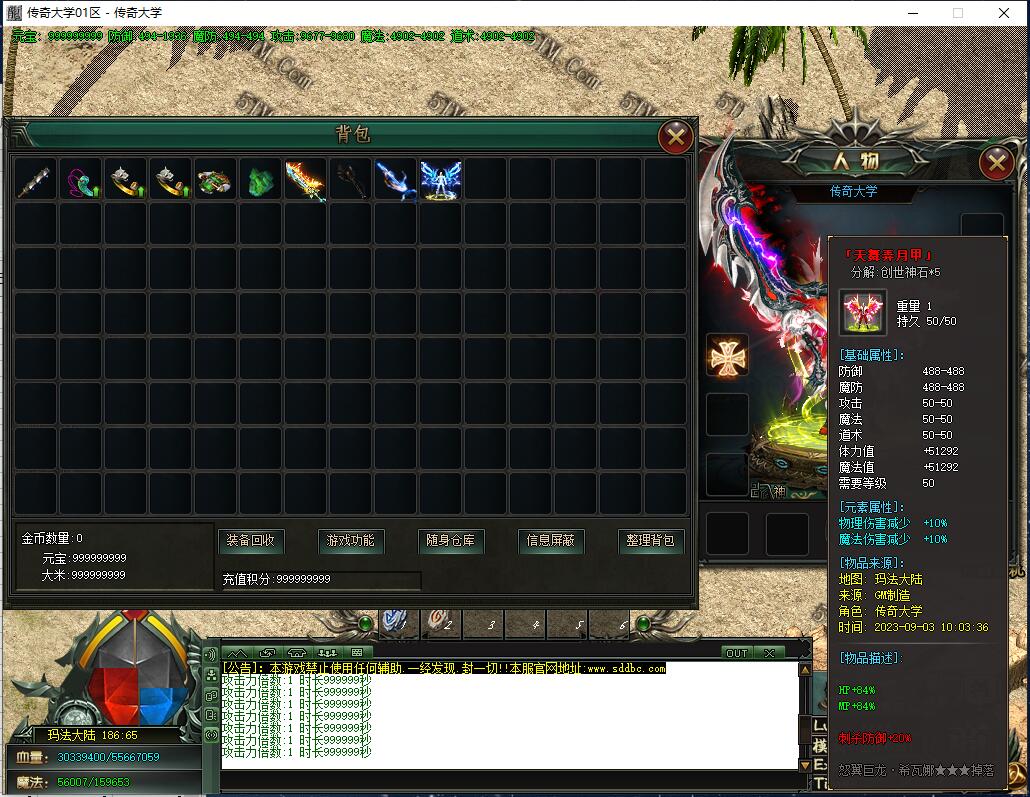Toggle the 信息屏蔽 message filter

tap(550, 541)
